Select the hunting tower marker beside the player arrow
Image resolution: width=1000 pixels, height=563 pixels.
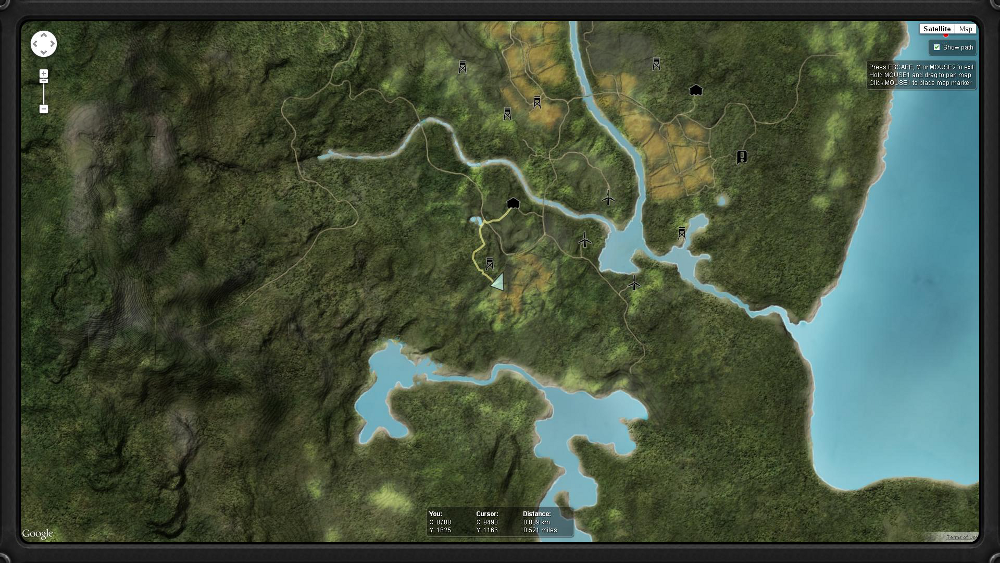coord(490,264)
